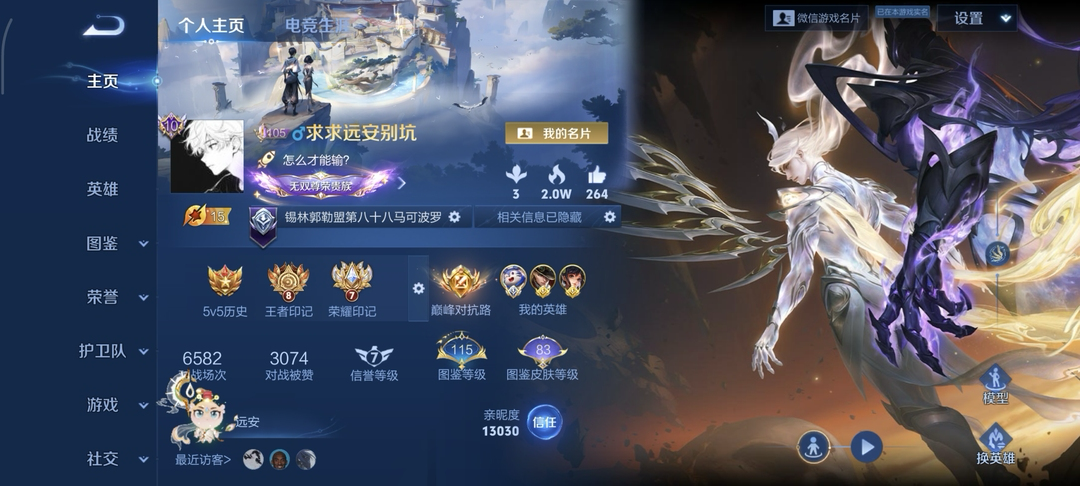This screenshot has height=486, width=1080.
Task: View the 5v5历史 badge
Action: (x=225, y=289)
